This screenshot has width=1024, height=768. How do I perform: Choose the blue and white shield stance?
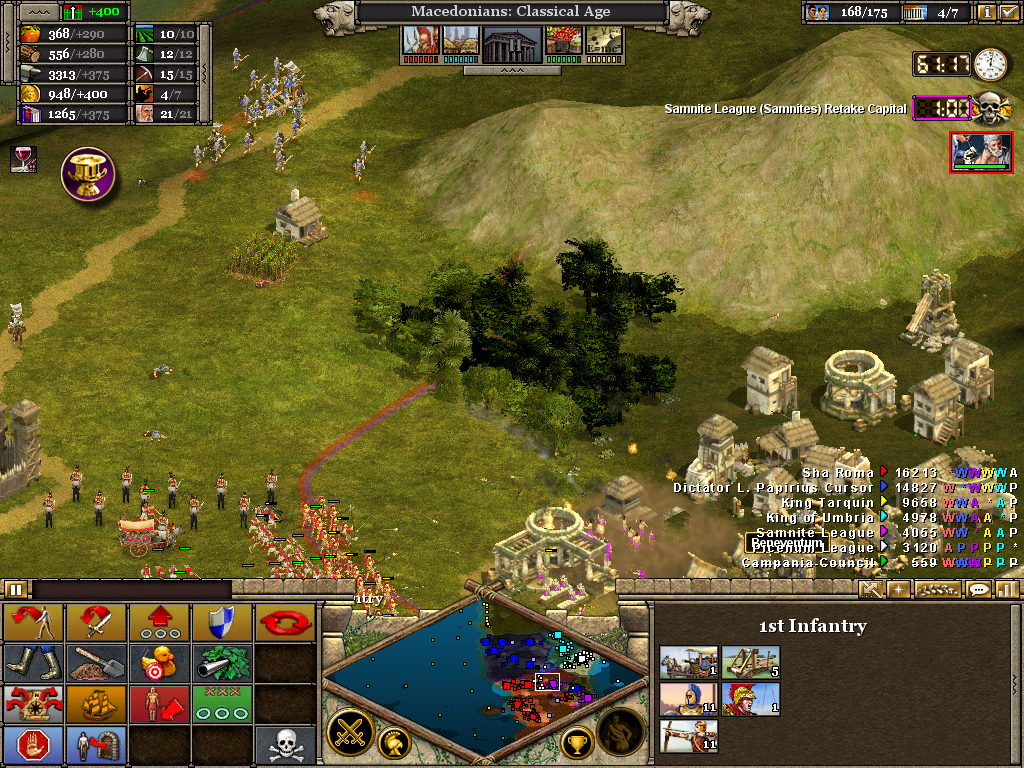pos(222,622)
